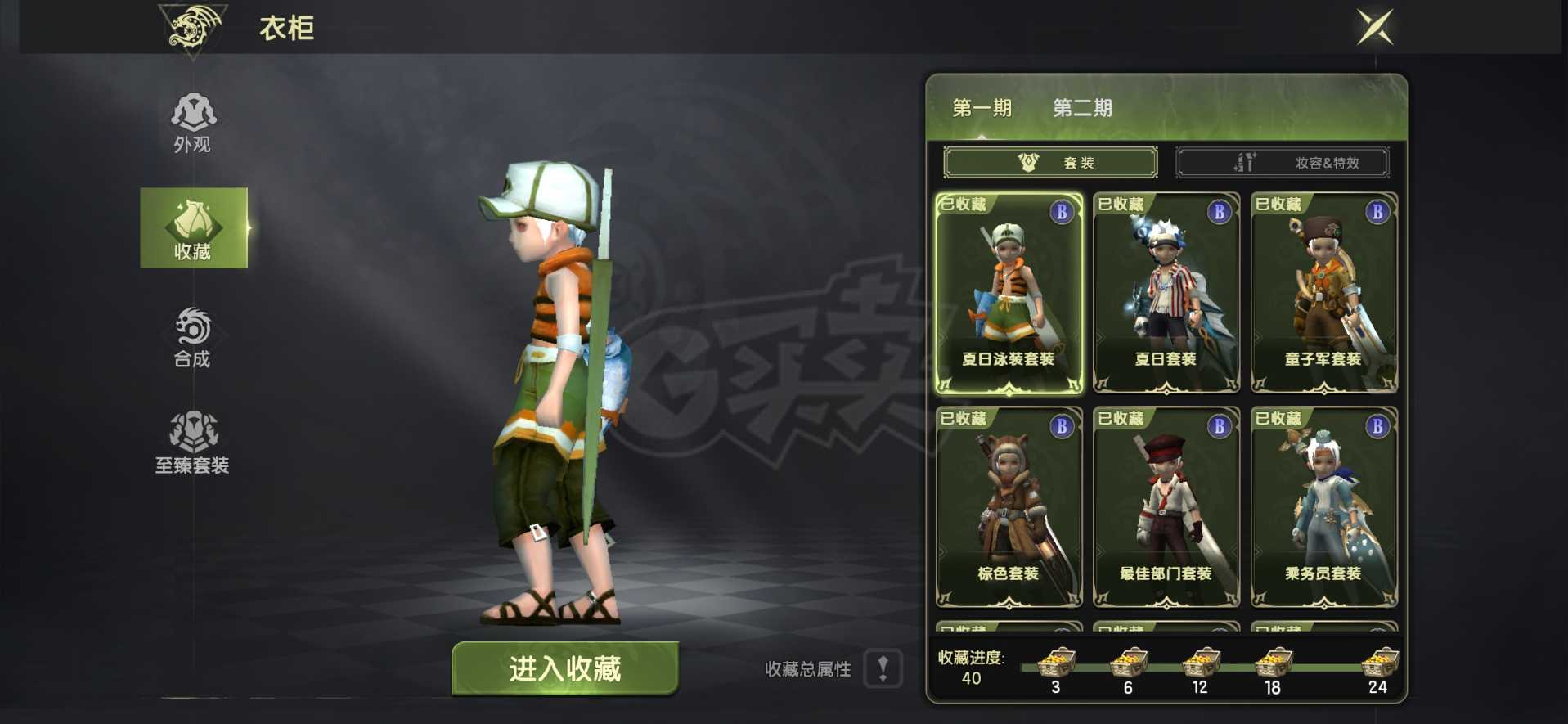Switch to the 第一期 tab
Image resolution: width=1568 pixels, height=724 pixels.
tap(981, 108)
